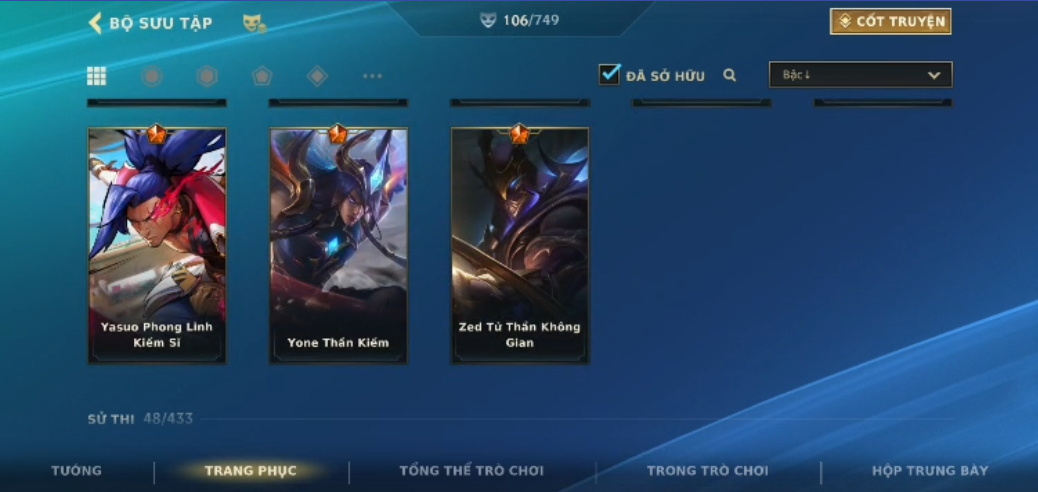Select the Zed Tử Thần Không Gian skin
This screenshot has width=1038, height=492.
pos(519,245)
